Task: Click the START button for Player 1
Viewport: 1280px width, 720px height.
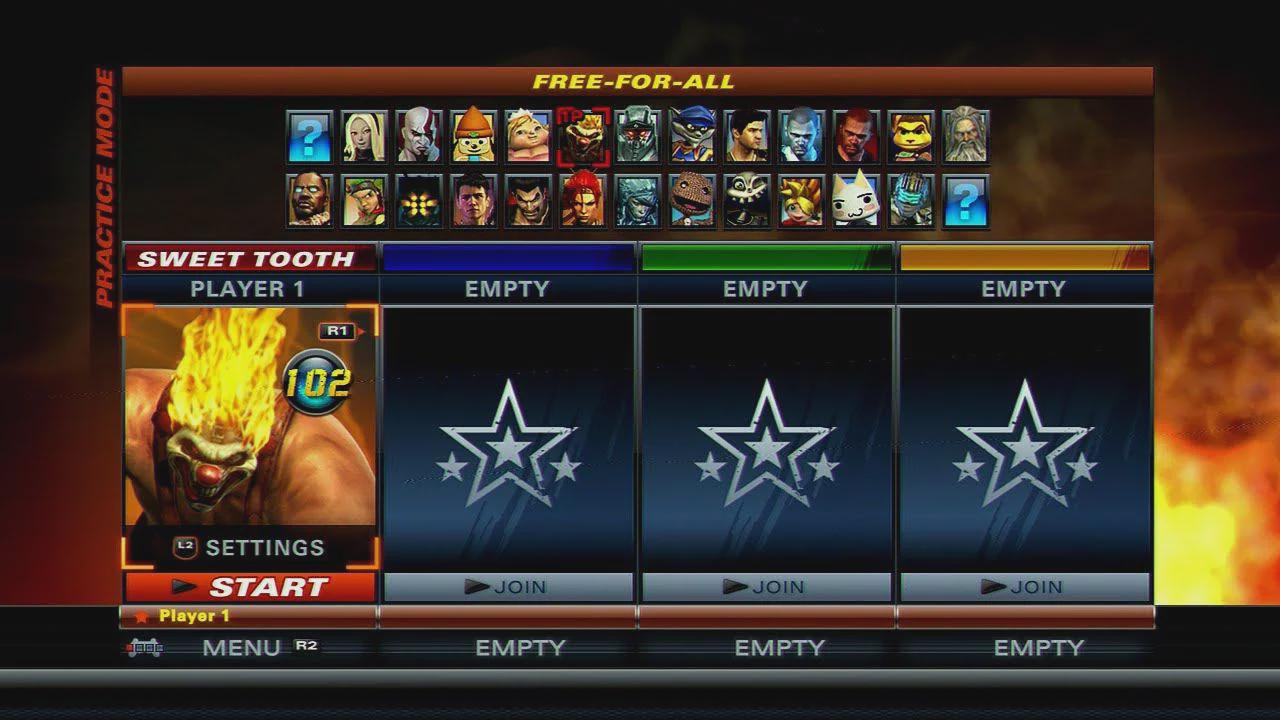Action: (x=250, y=587)
